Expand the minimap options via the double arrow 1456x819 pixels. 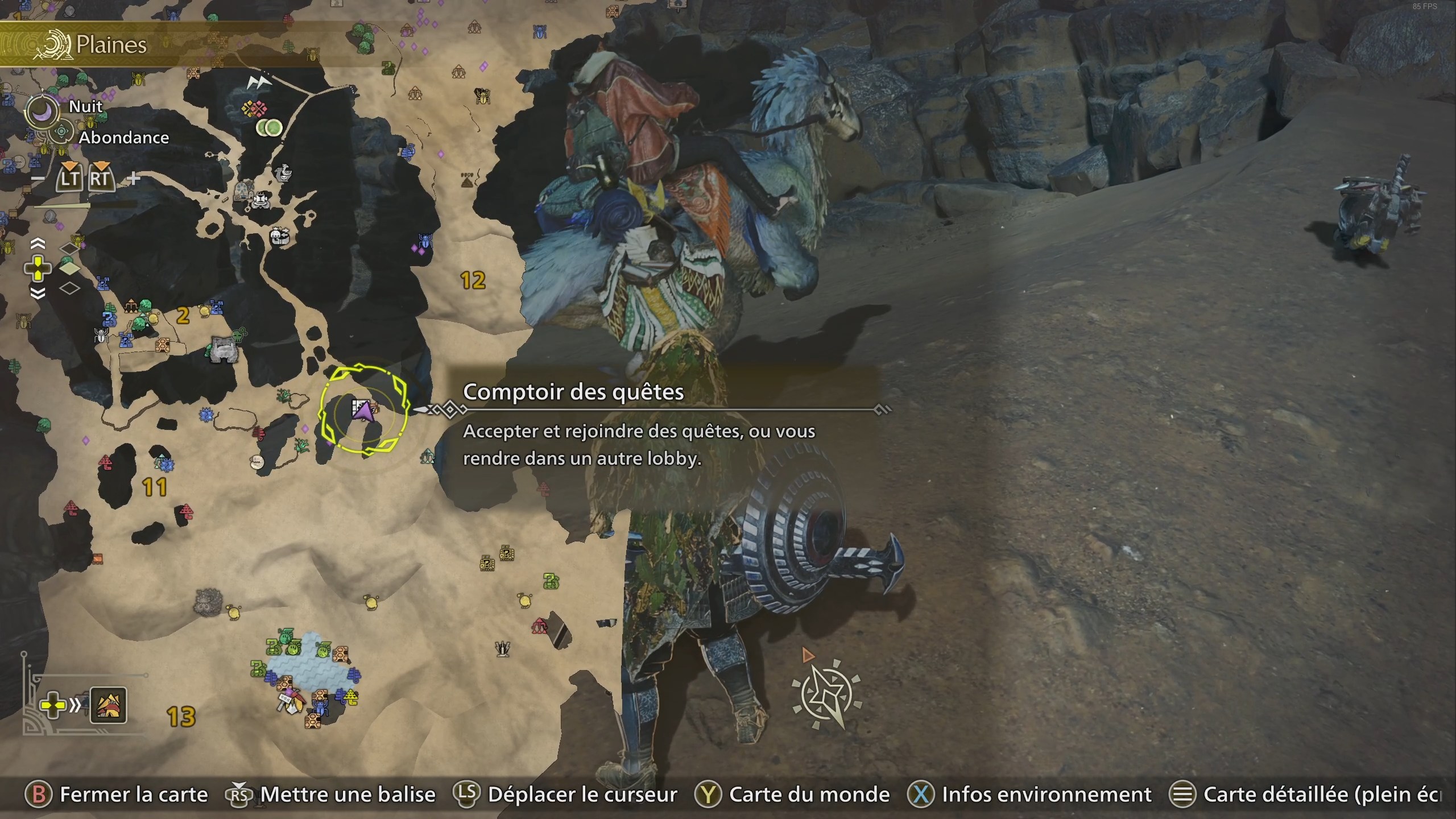pyautogui.click(x=74, y=705)
